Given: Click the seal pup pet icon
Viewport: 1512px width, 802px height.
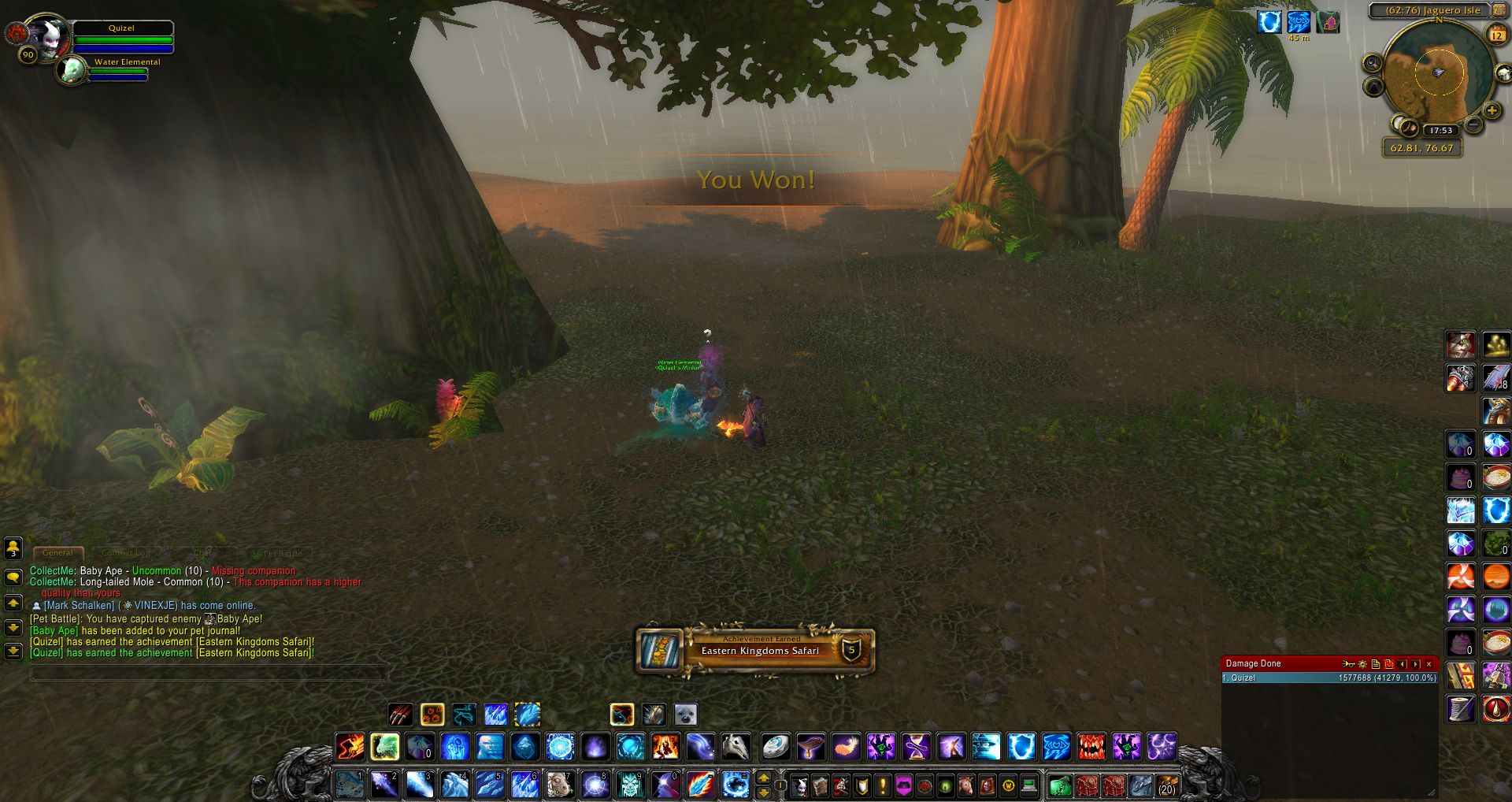Looking at the screenshot, I should click(685, 715).
